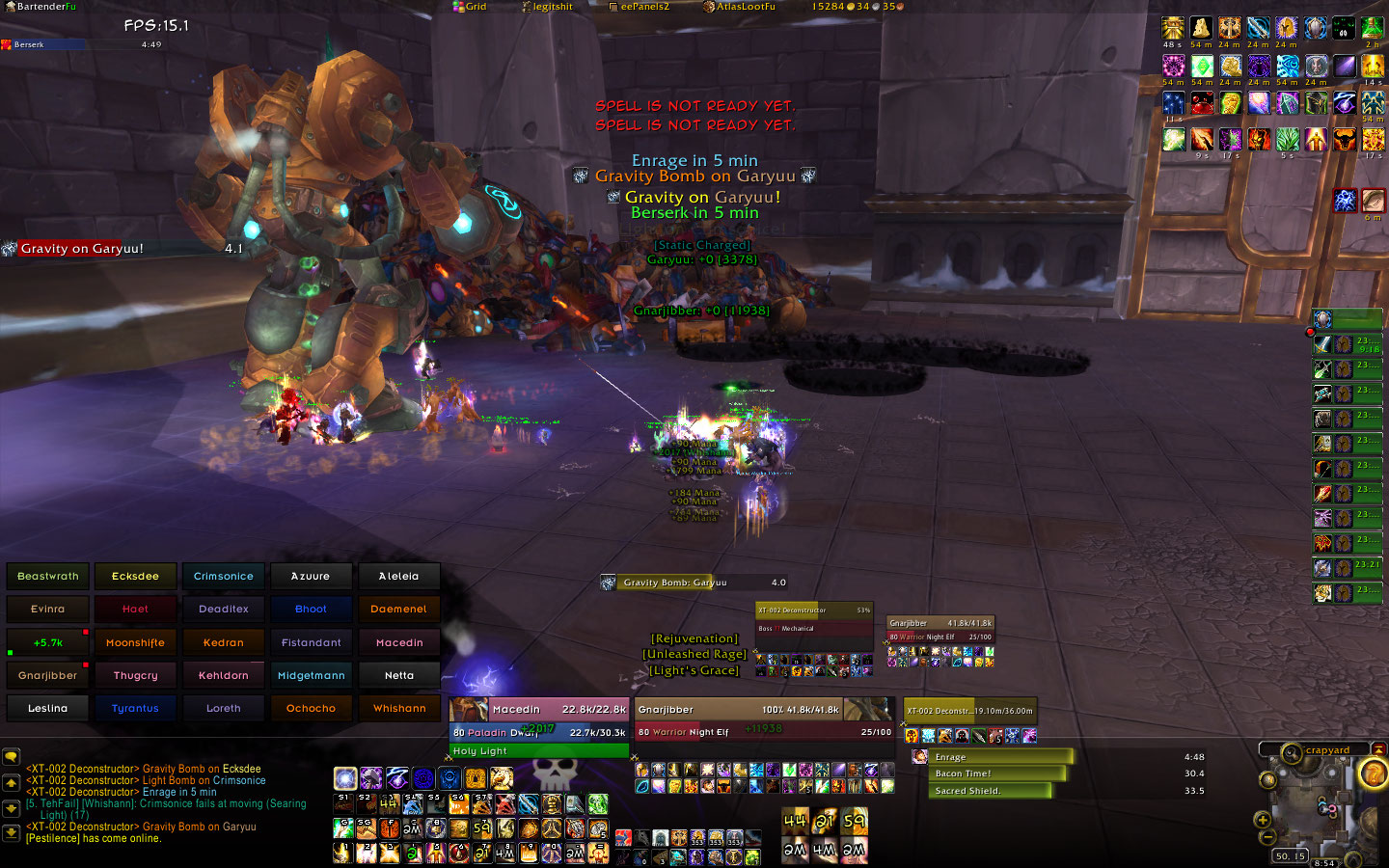Image resolution: width=1389 pixels, height=868 pixels.
Task: Click the XT-002 Deconstructor boss health frame
Action: pos(969,712)
